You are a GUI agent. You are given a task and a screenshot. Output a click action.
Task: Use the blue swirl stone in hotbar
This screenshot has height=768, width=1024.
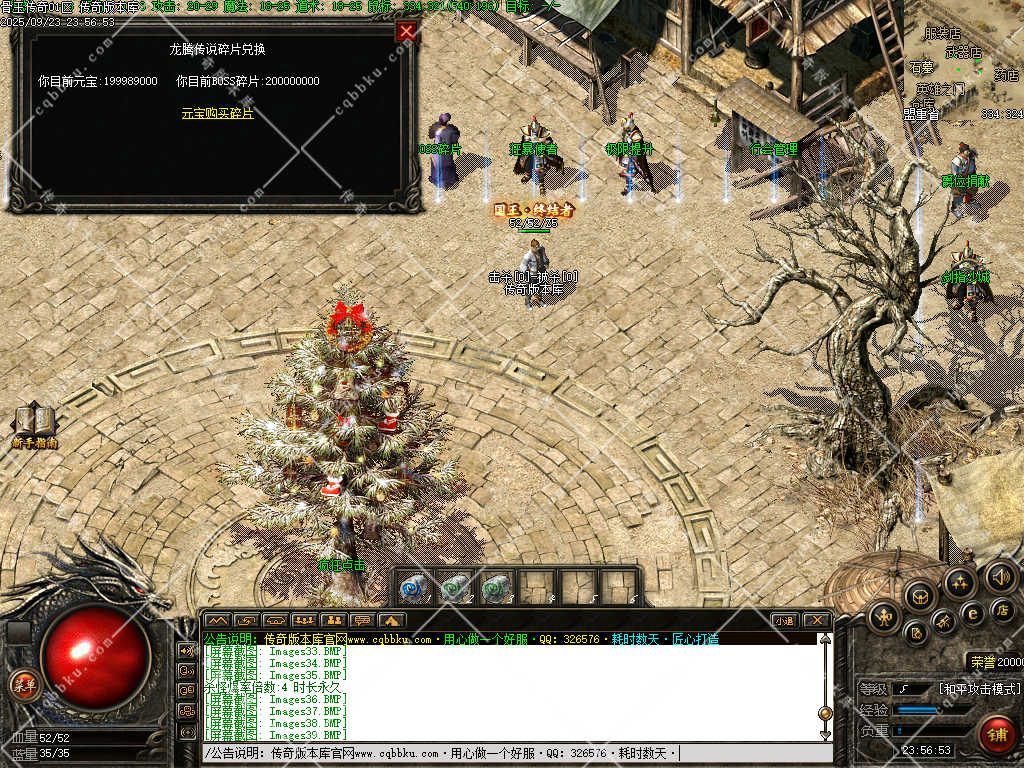pos(414,588)
